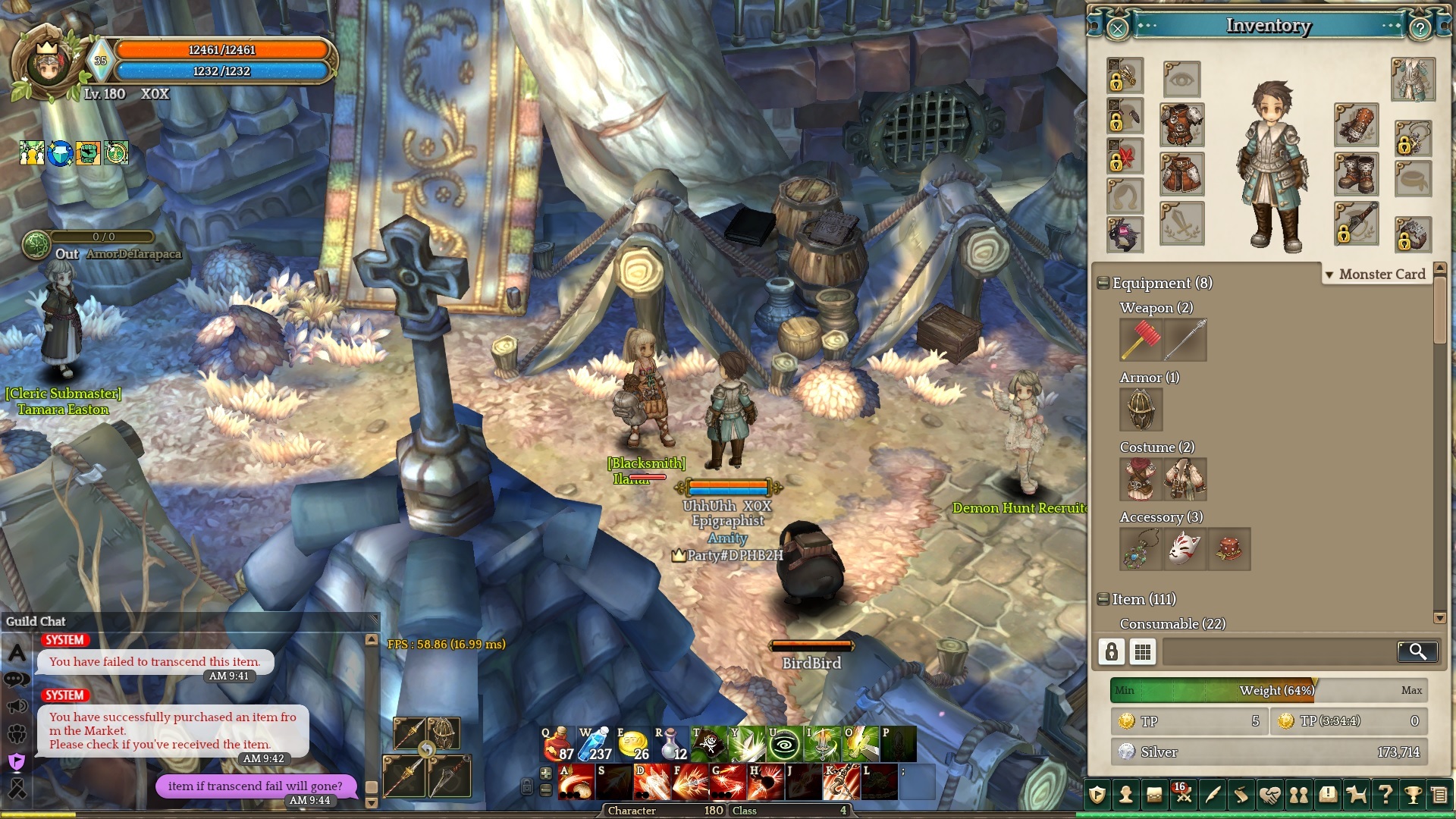Click the weapon swap arrow button
Viewport: 1456px width, 819px height.
click(x=427, y=750)
